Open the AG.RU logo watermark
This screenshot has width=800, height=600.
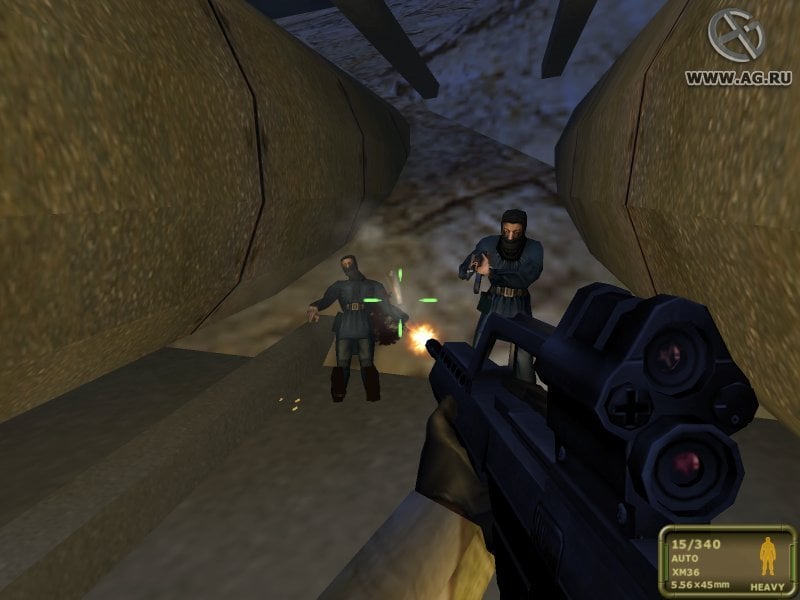(736, 36)
